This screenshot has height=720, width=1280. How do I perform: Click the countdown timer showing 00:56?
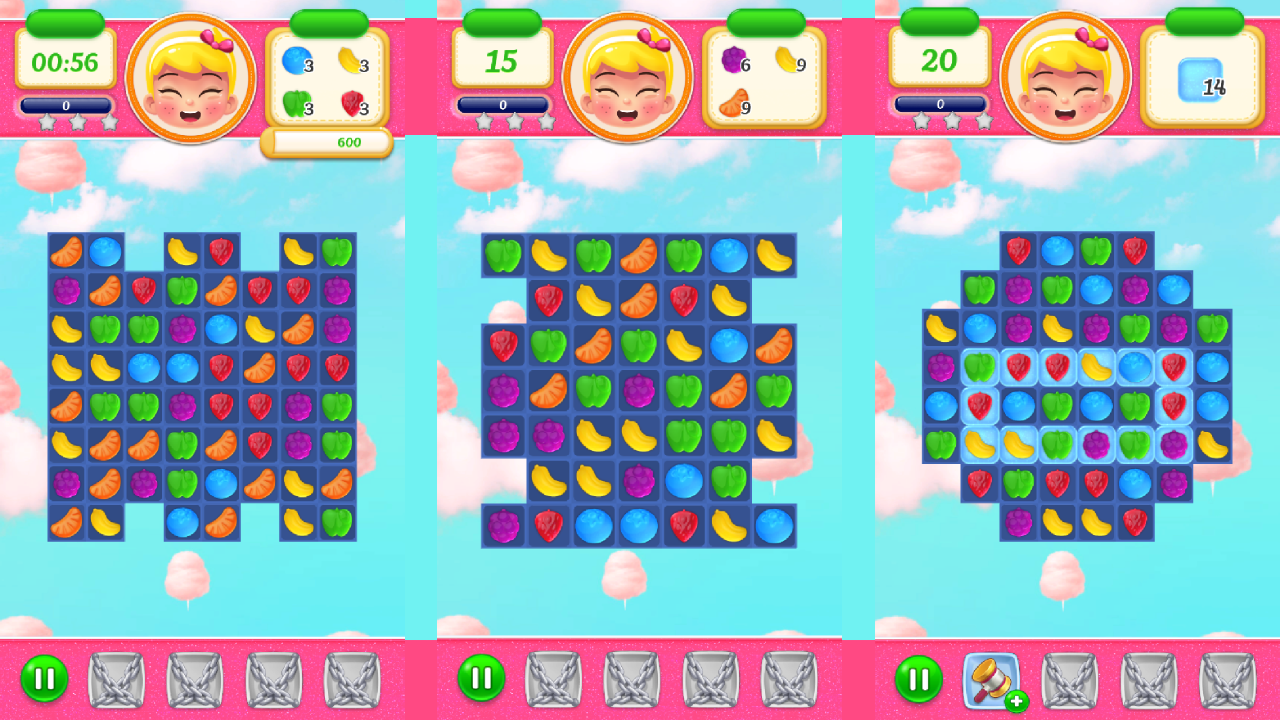coord(64,59)
